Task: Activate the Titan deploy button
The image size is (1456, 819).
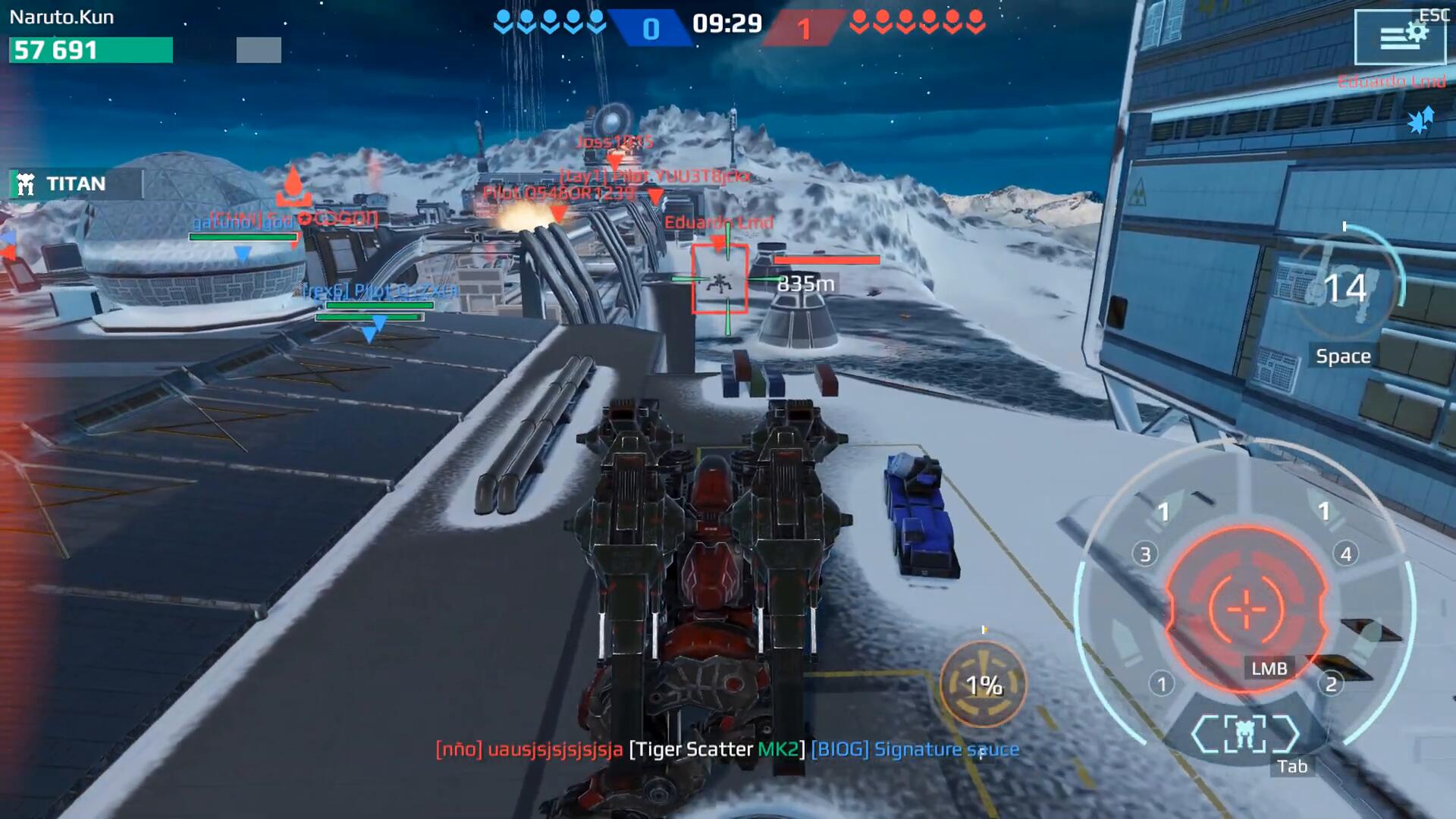Action: (74, 184)
